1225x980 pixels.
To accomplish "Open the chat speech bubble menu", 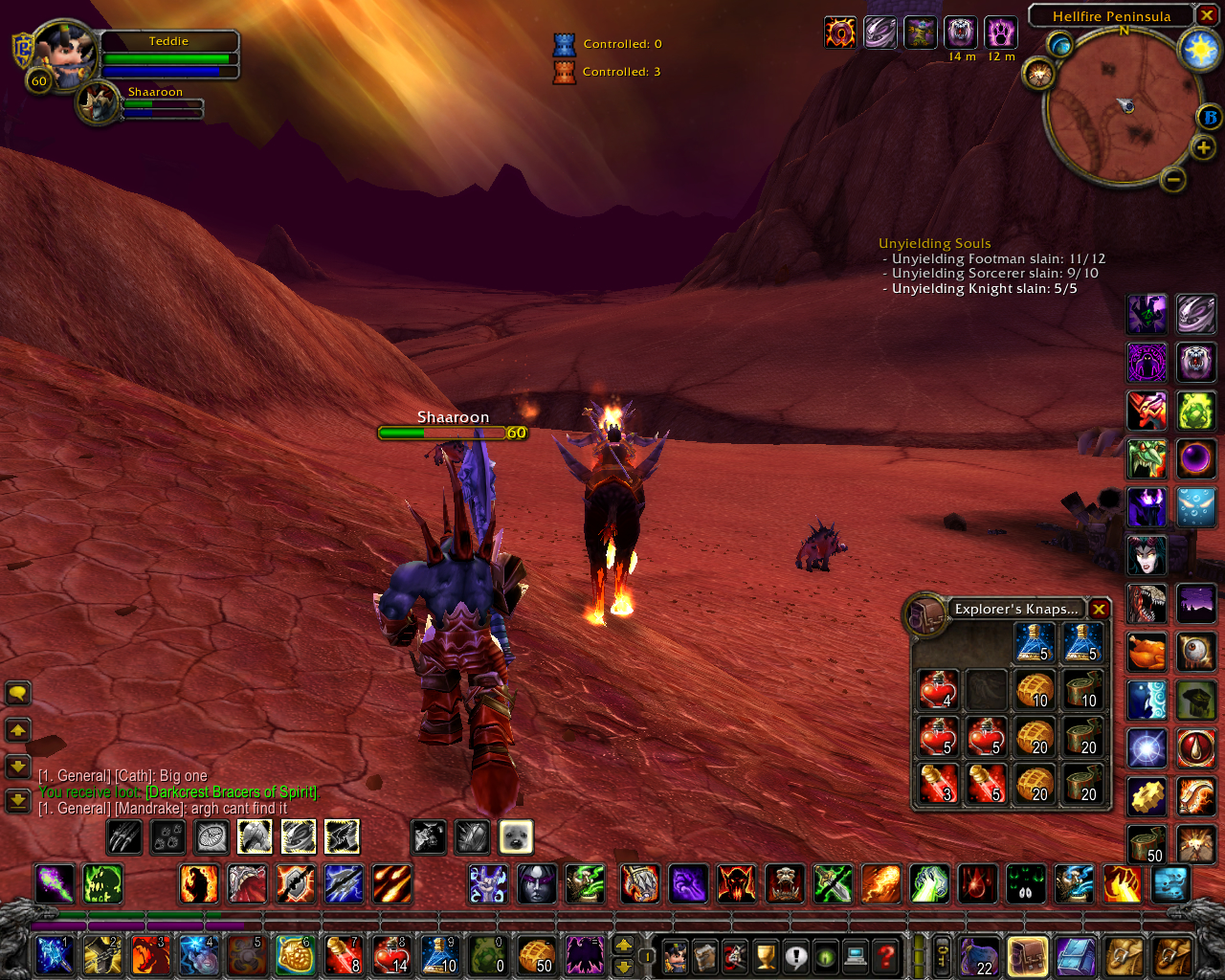I will [18, 693].
